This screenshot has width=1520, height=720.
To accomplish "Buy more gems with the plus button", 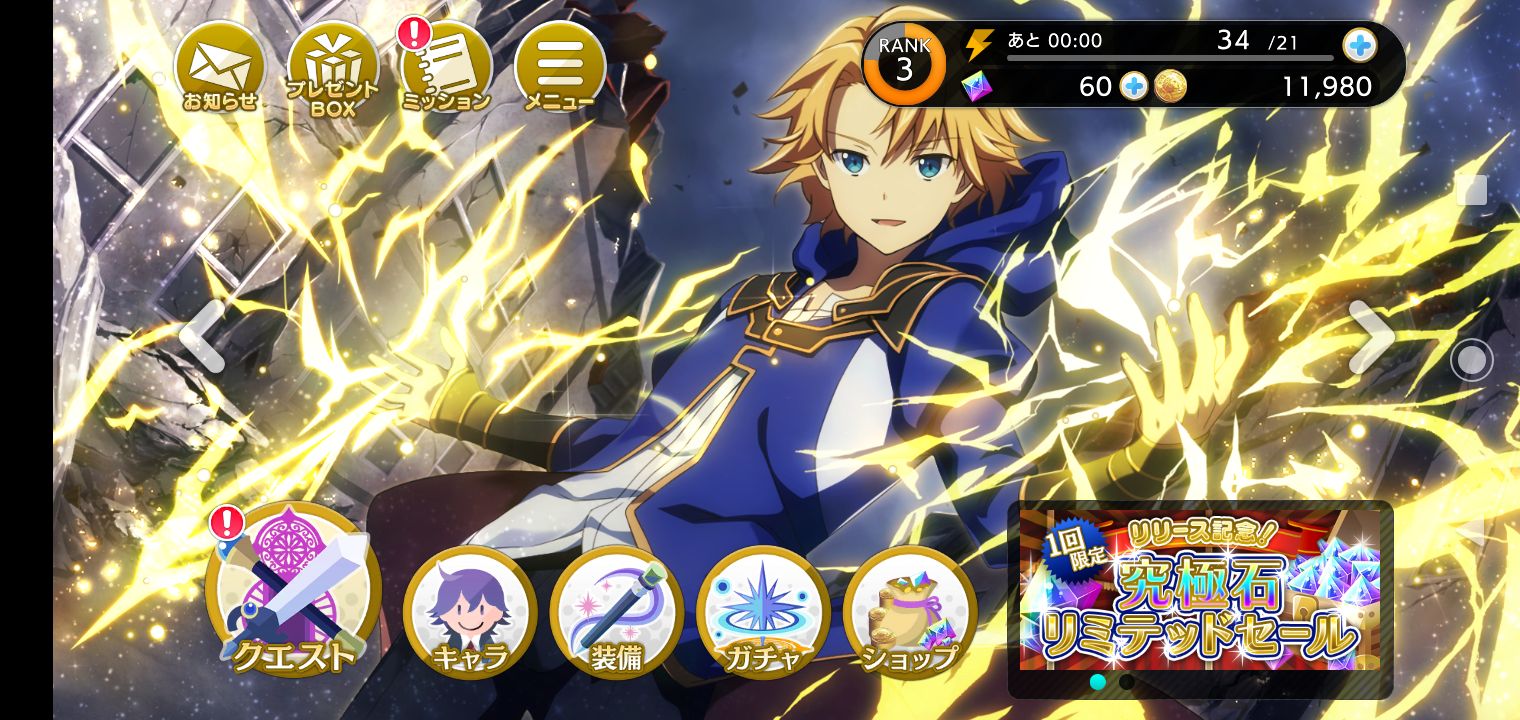I will (x=1133, y=87).
